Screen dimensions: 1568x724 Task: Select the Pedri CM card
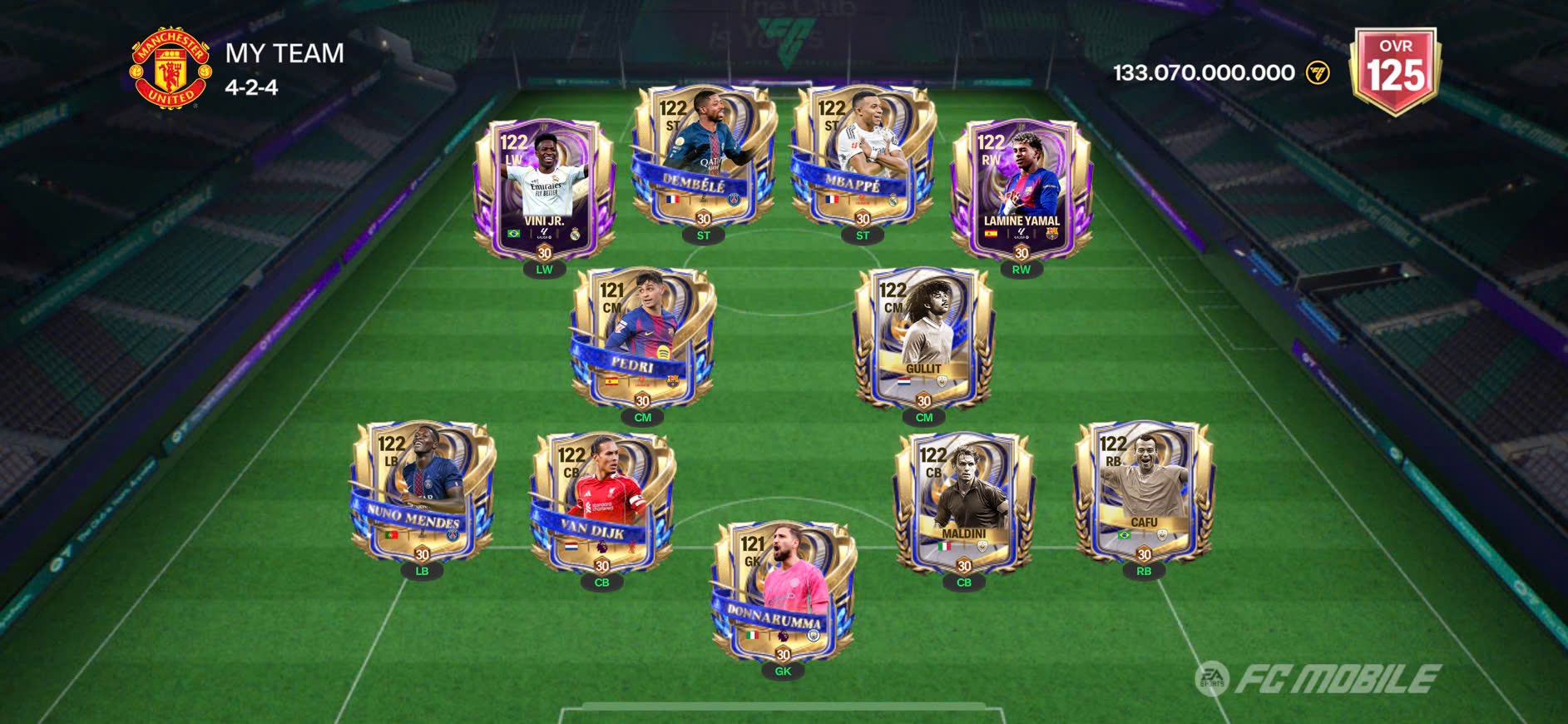click(642, 337)
